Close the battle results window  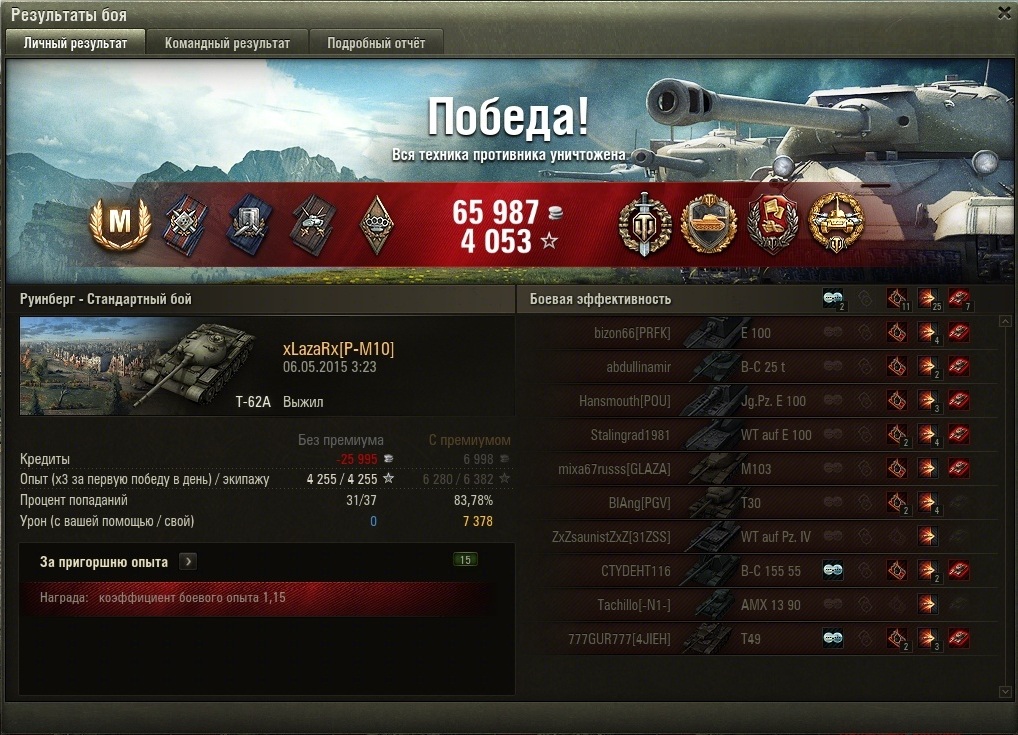[x=1004, y=13]
